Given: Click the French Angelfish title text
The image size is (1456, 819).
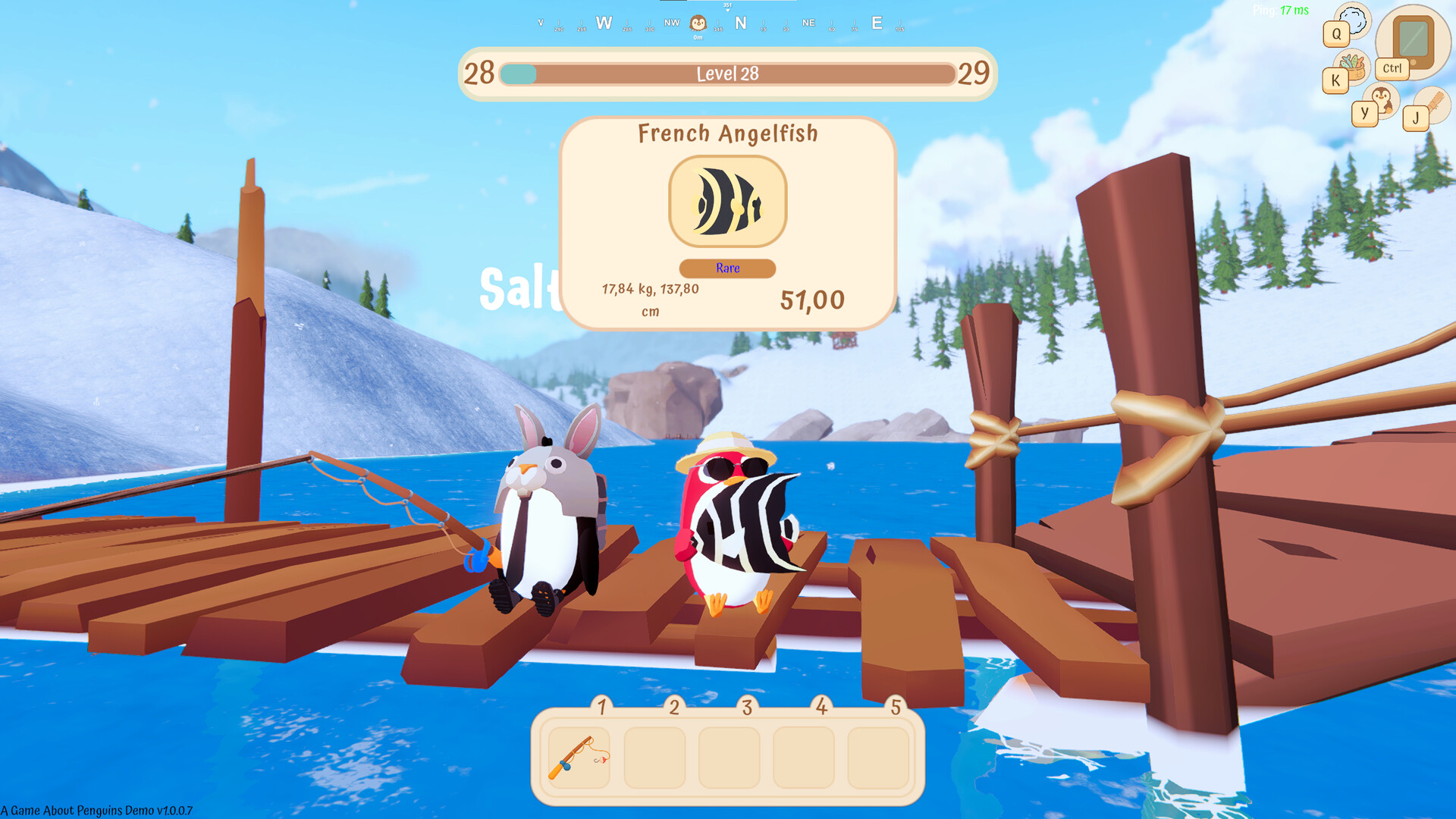Looking at the screenshot, I should point(727,133).
